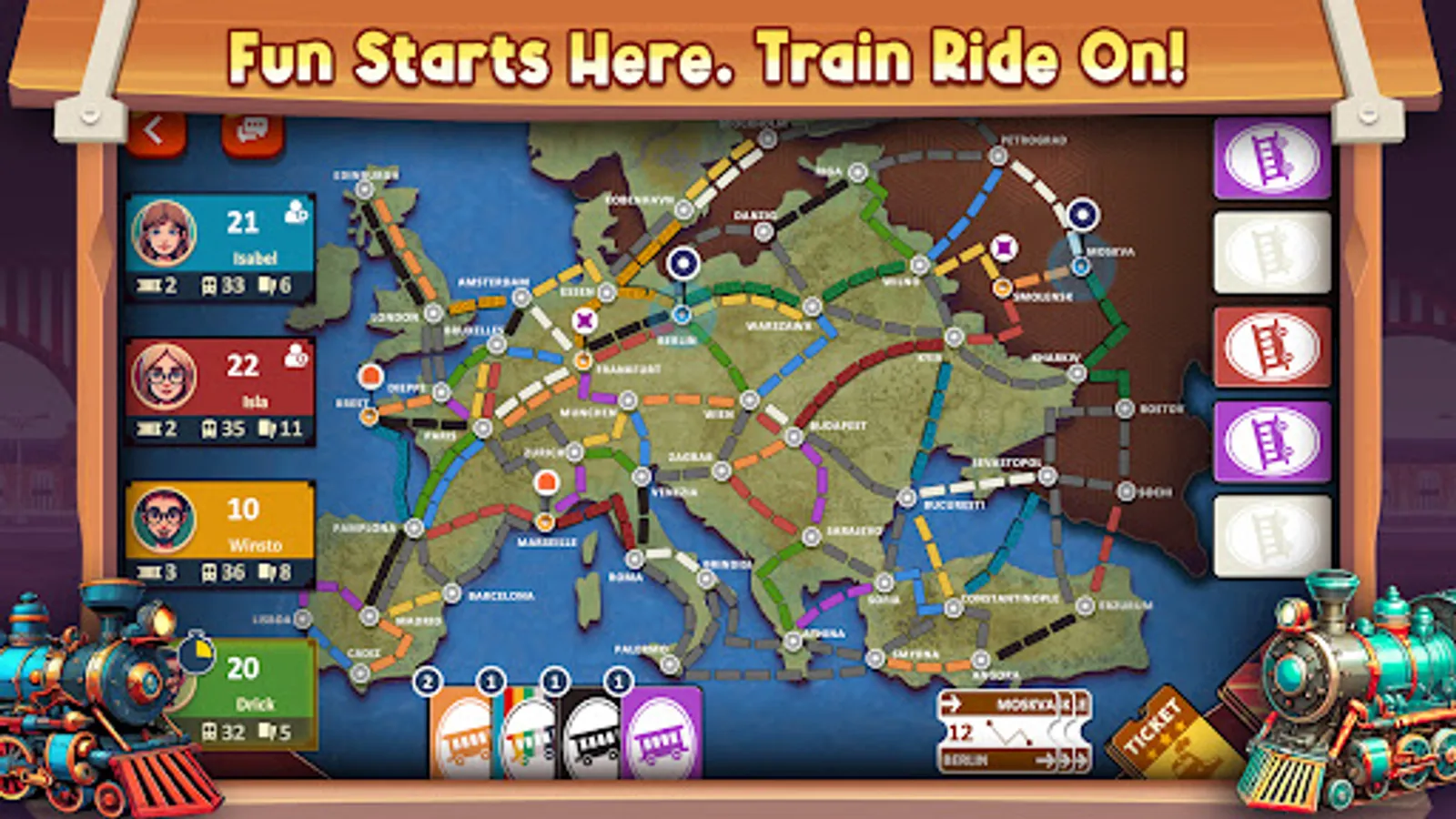Click the second purple card in the card column
The height and width of the screenshot is (819, 1456).
click(x=1268, y=437)
